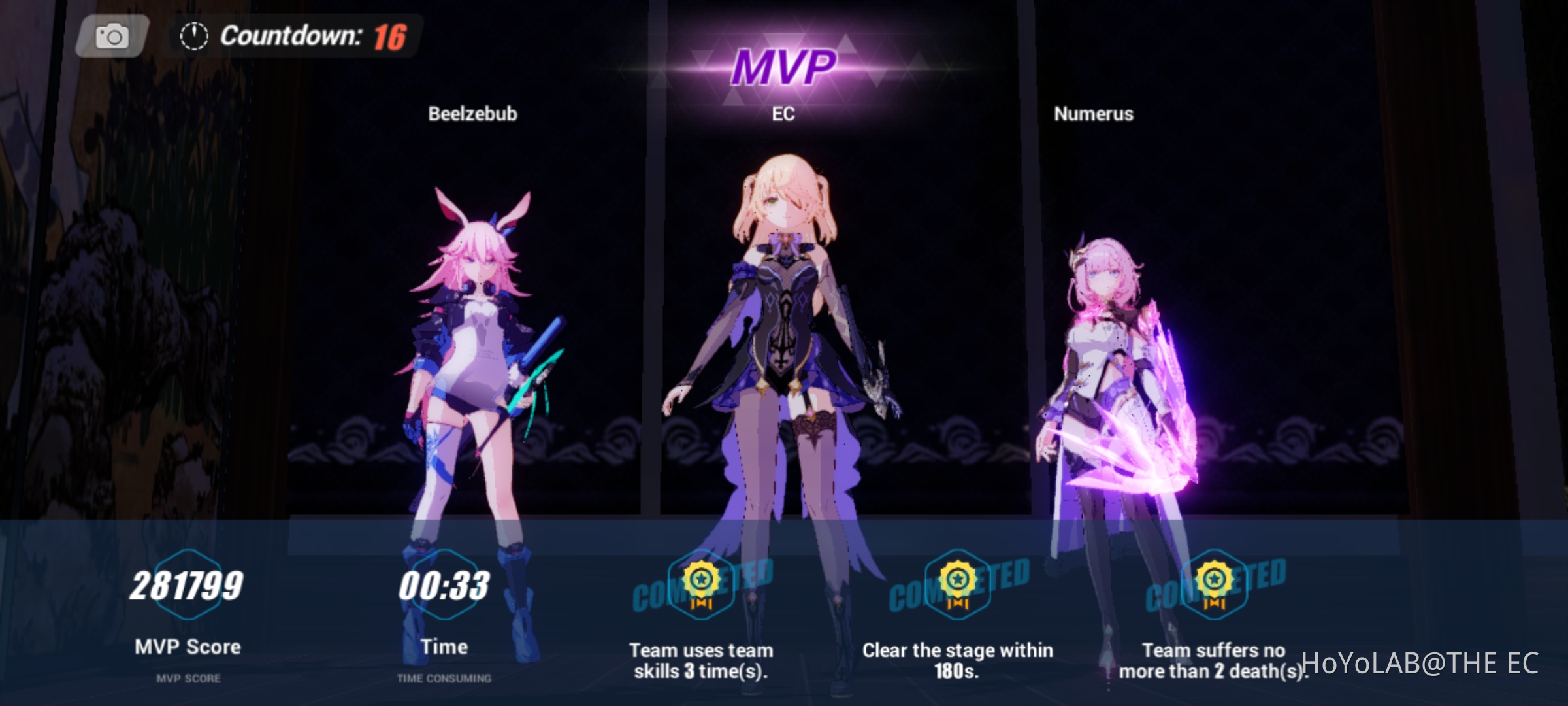Click the EC player name label
The height and width of the screenshot is (706, 1568).
coord(783,115)
